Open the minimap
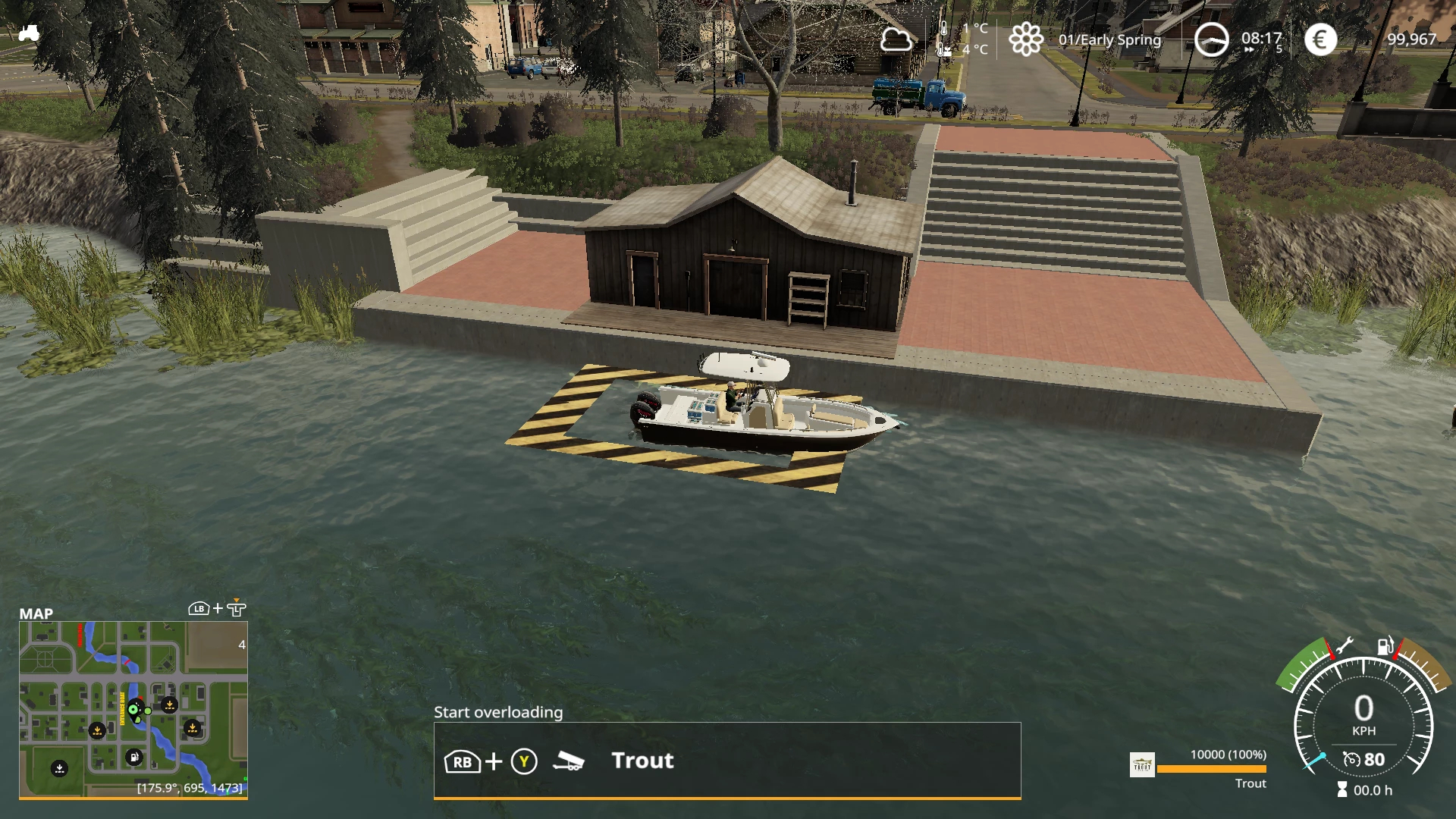 click(x=133, y=709)
